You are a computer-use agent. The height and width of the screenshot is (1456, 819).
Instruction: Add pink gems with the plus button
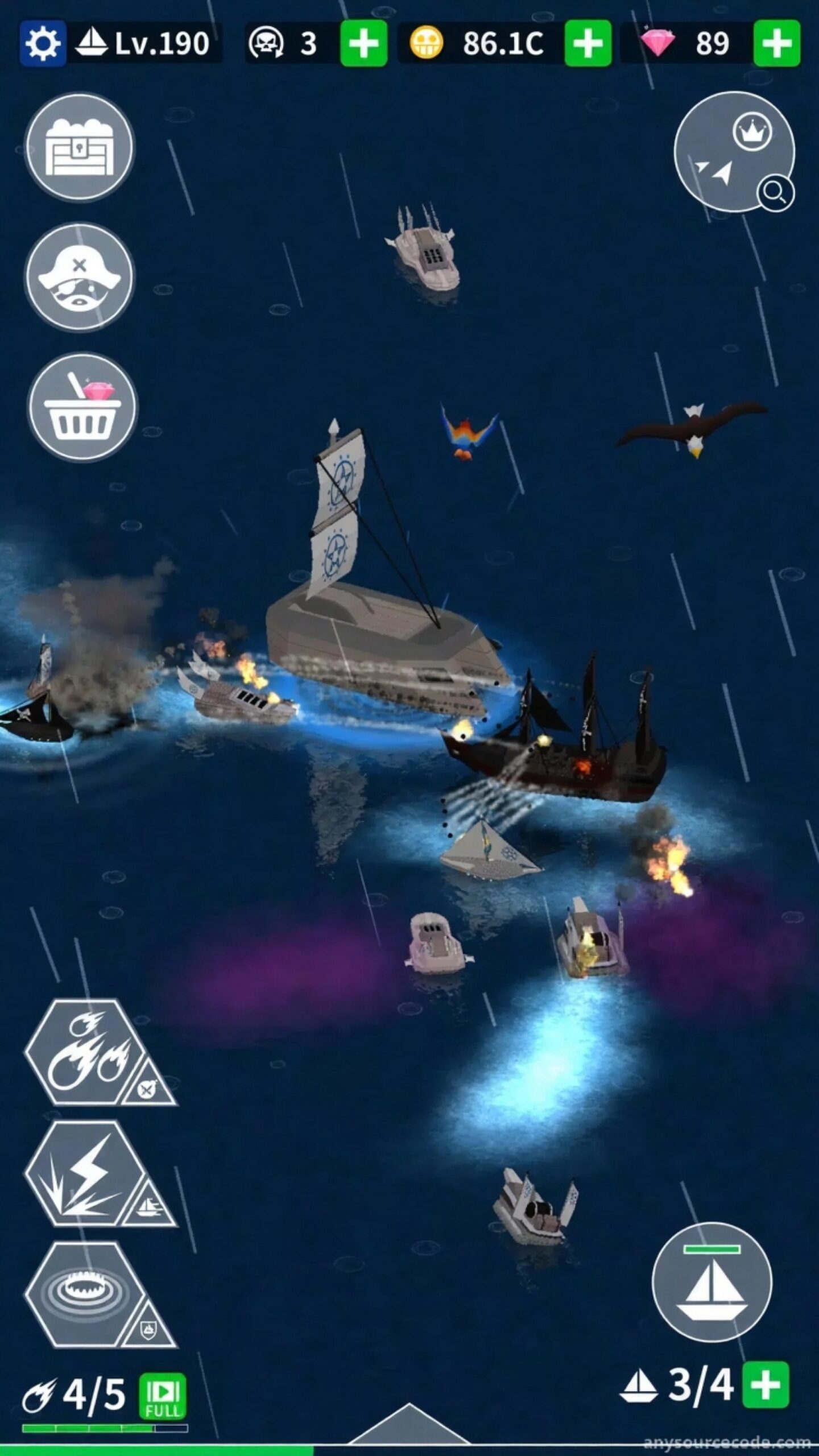(x=776, y=43)
